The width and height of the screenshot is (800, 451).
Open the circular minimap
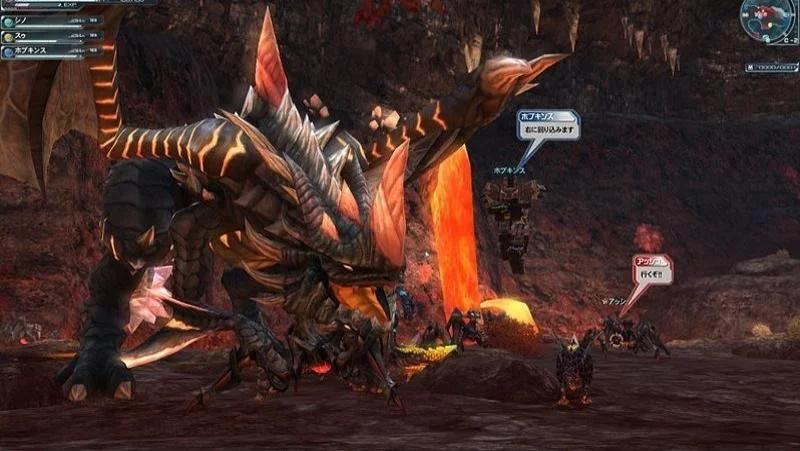pyautogui.click(x=769, y=20)
